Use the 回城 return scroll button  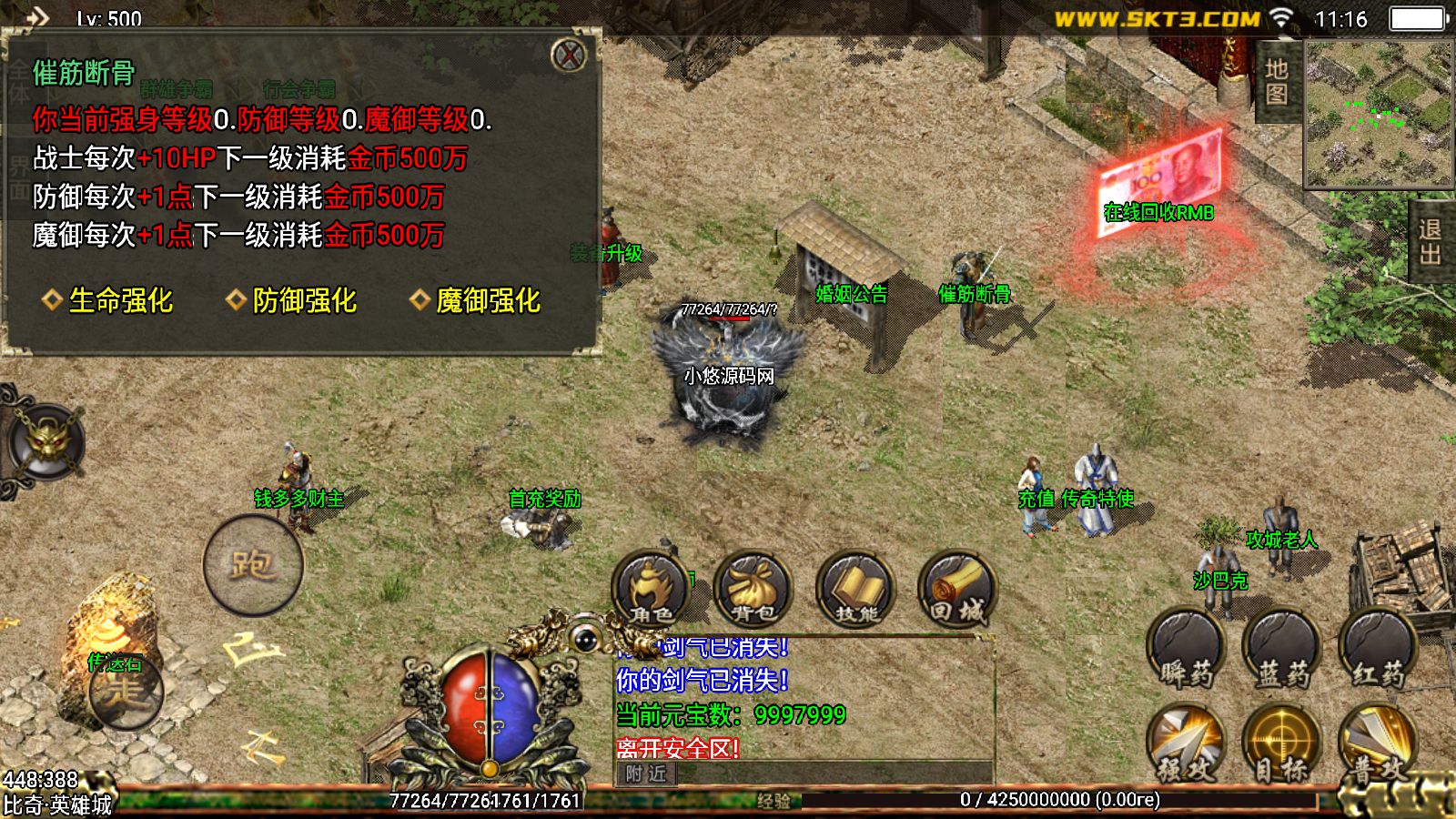pos(957,589)
